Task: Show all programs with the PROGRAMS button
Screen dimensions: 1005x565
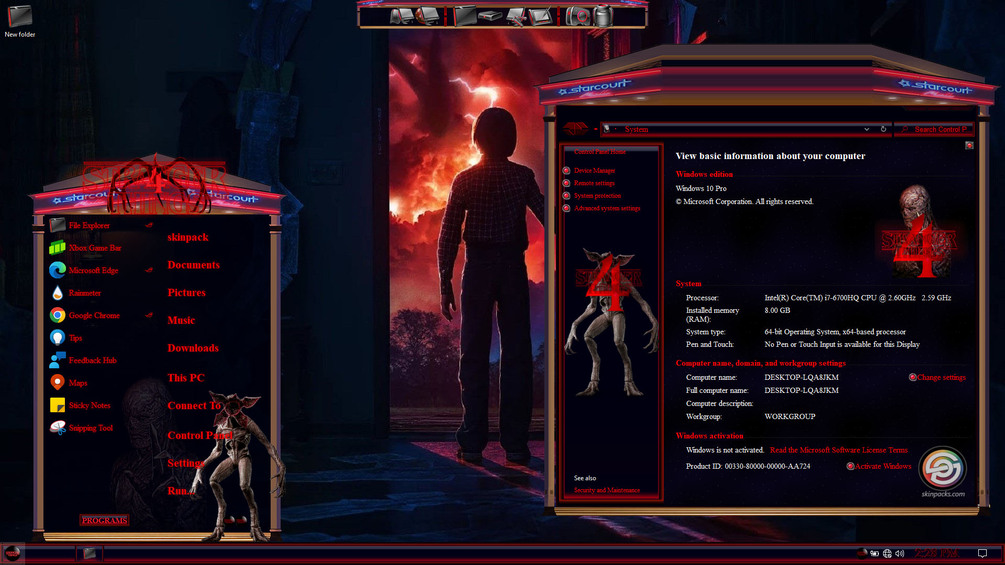Action: [x=104, y=520]
